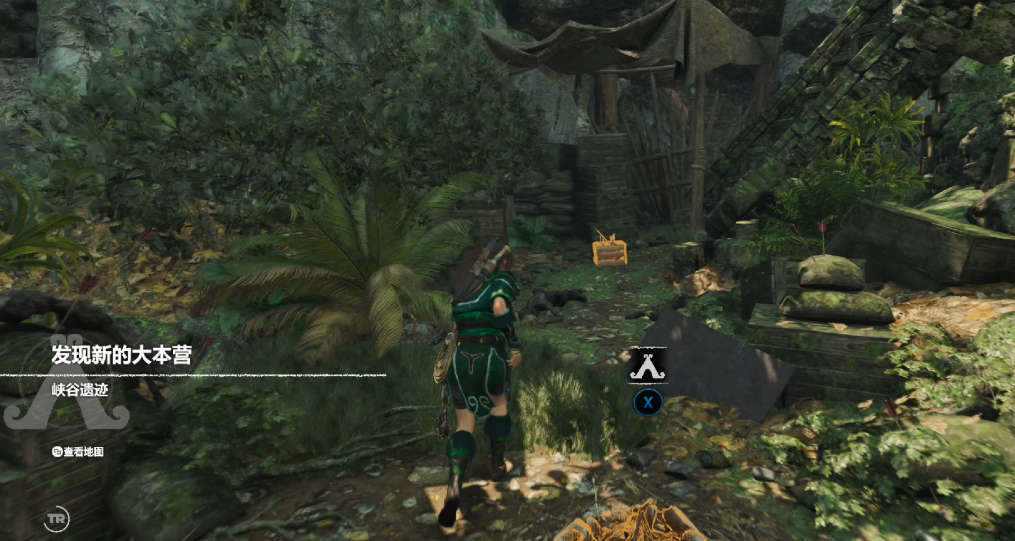Viewport: 1015px width, 541px height.
Task: Select the 发现新的大本营 notification banner
Action: (x=121, y=354)
